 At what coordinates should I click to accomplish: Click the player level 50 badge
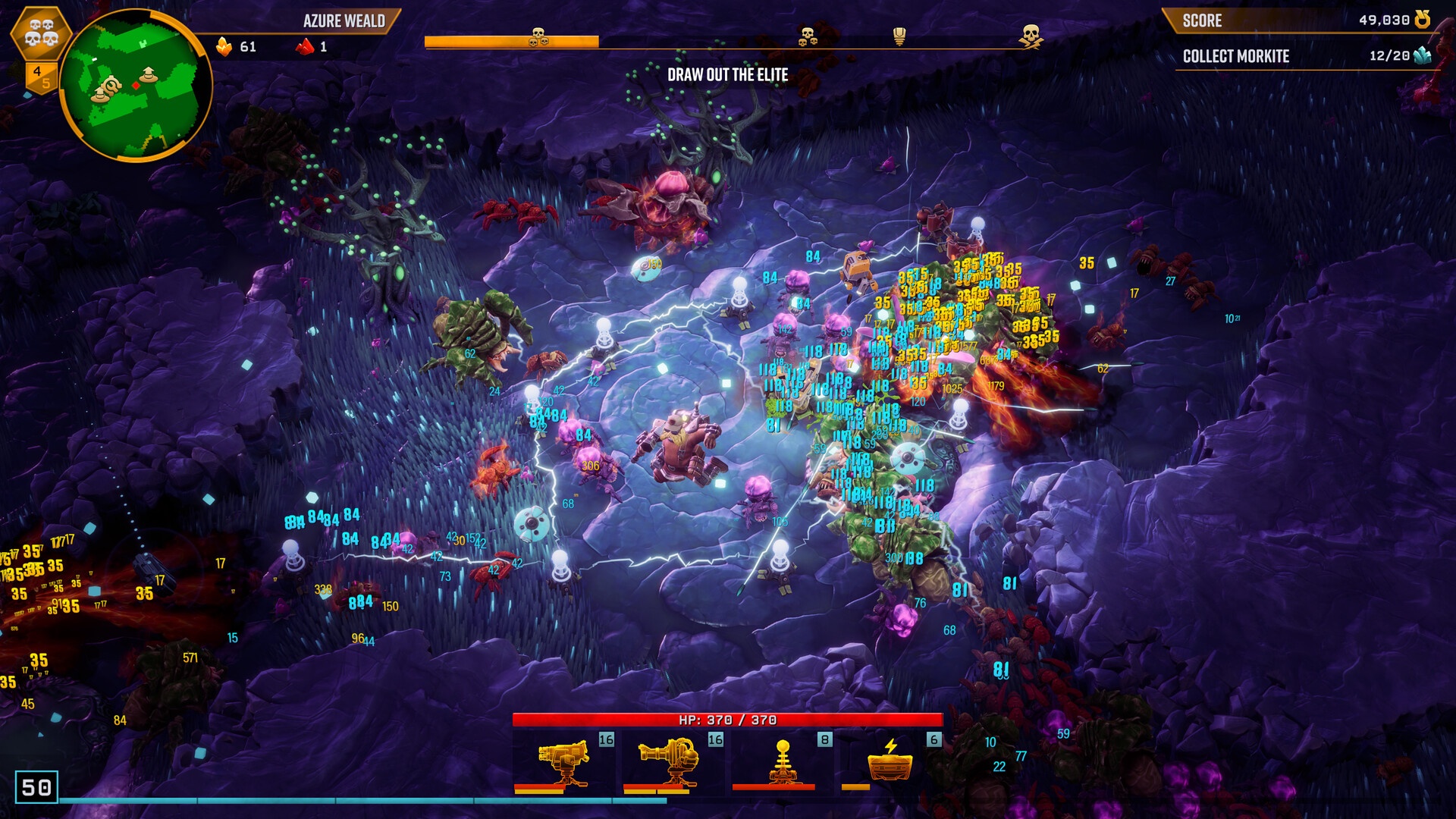tap(36, 787)
